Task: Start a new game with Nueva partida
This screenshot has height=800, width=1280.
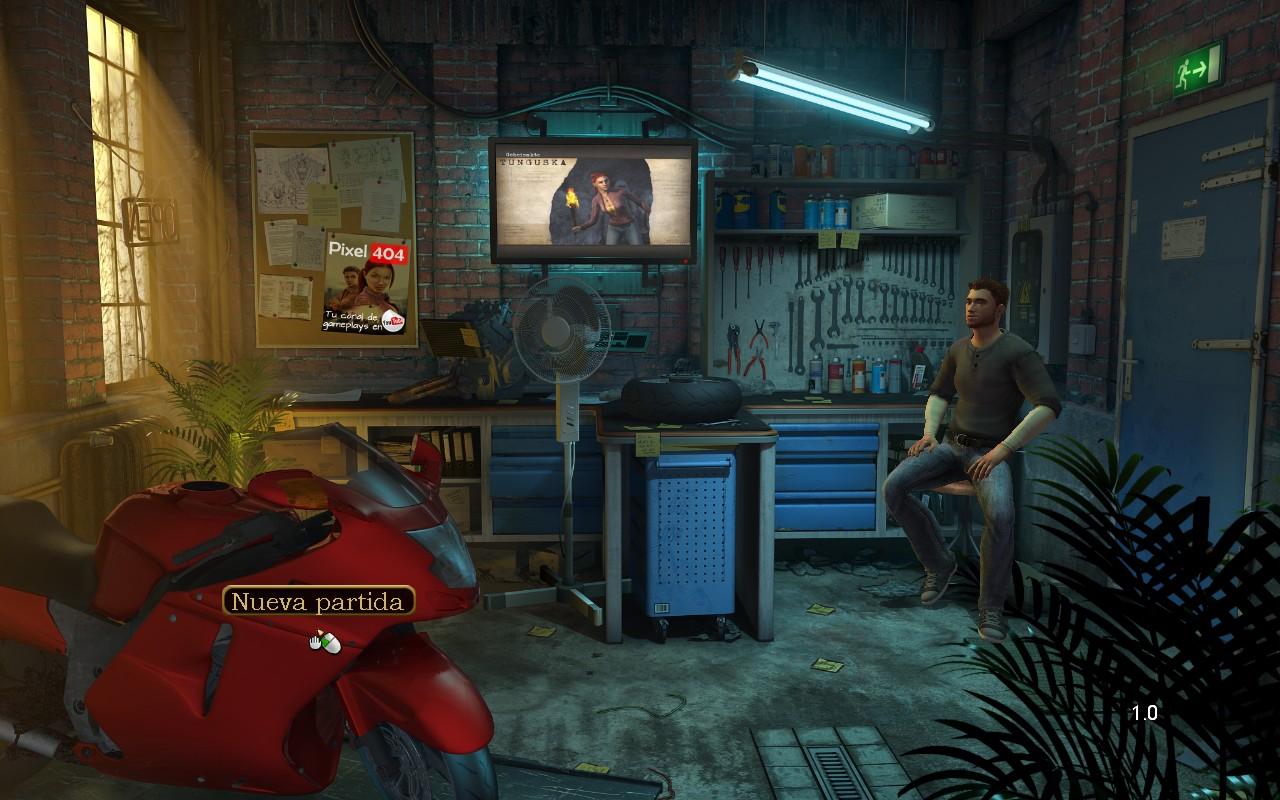Action: coord(319,601)
